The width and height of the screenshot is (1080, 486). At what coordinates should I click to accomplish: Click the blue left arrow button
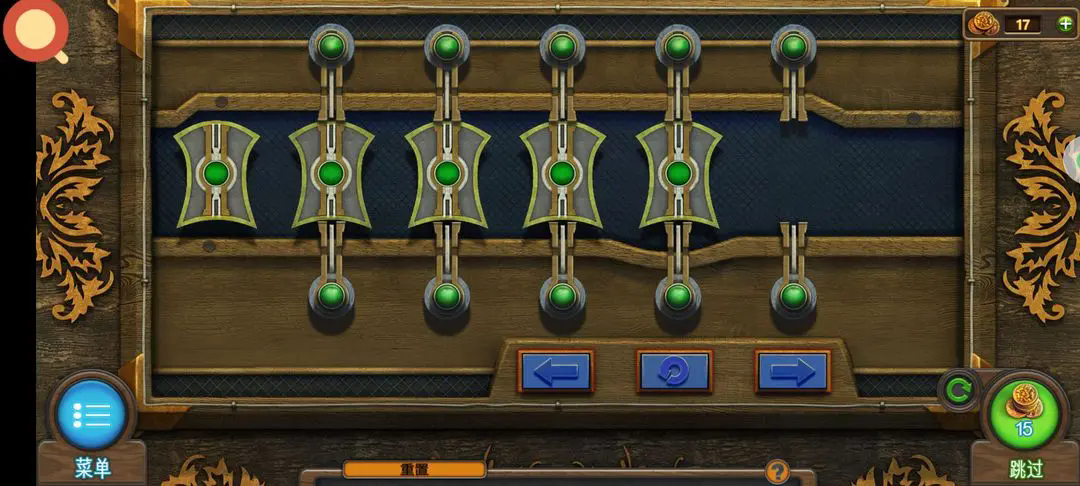[555, 372]
